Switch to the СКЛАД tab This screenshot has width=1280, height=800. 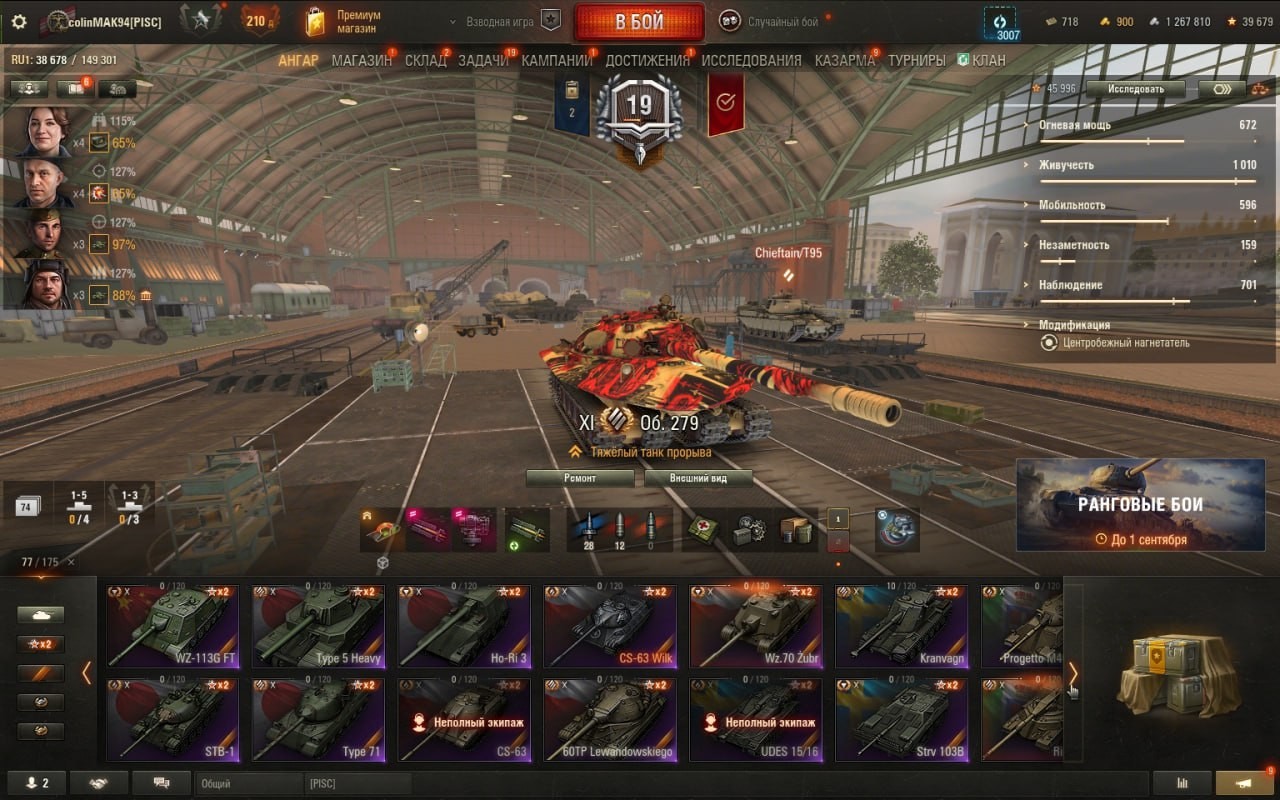tap(425, 60)
